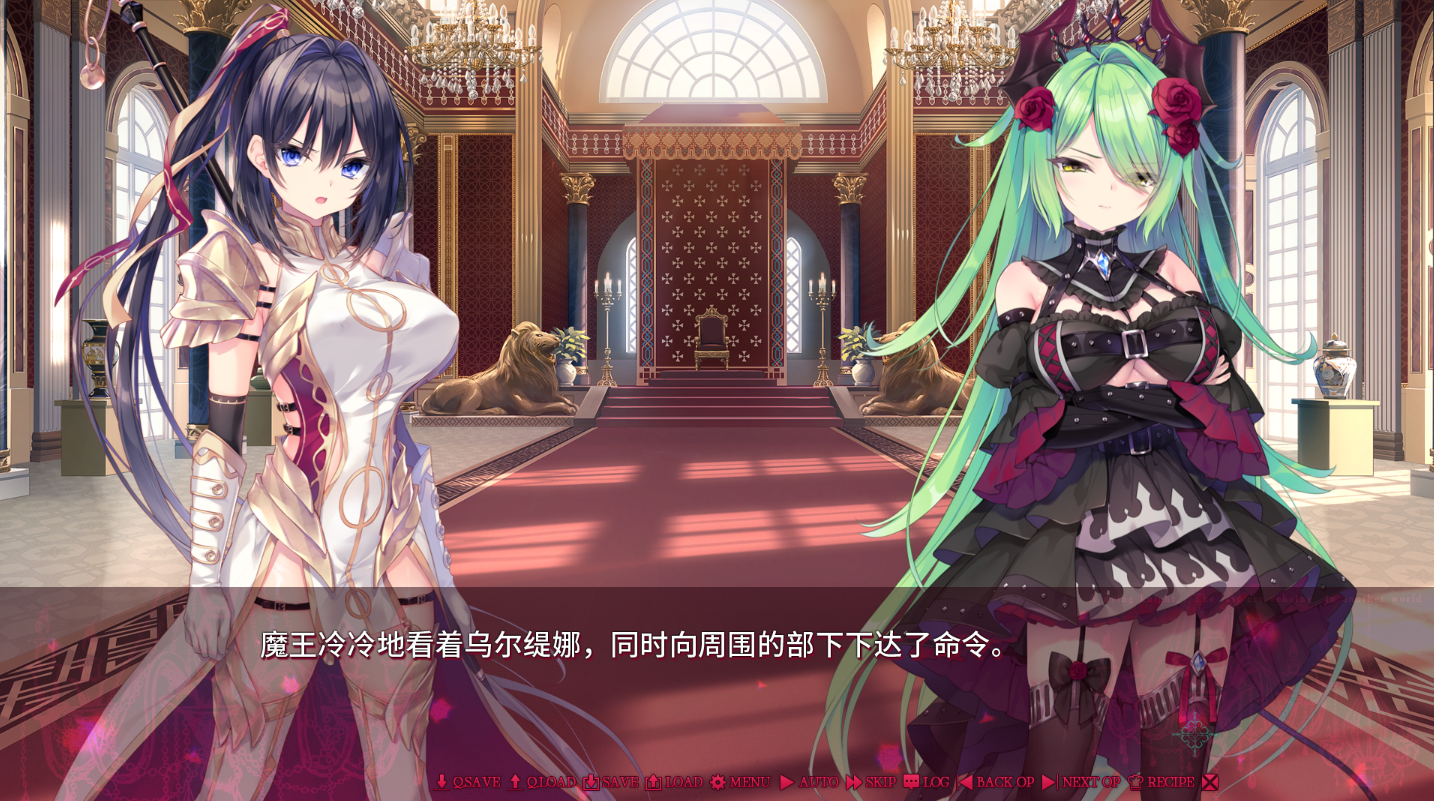
Task: Enable AUTO text advance
Action: point(809,782)
